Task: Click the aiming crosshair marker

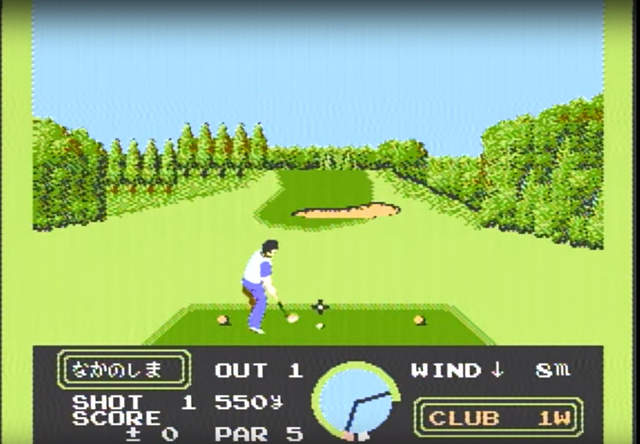Action: click(320, 307)
